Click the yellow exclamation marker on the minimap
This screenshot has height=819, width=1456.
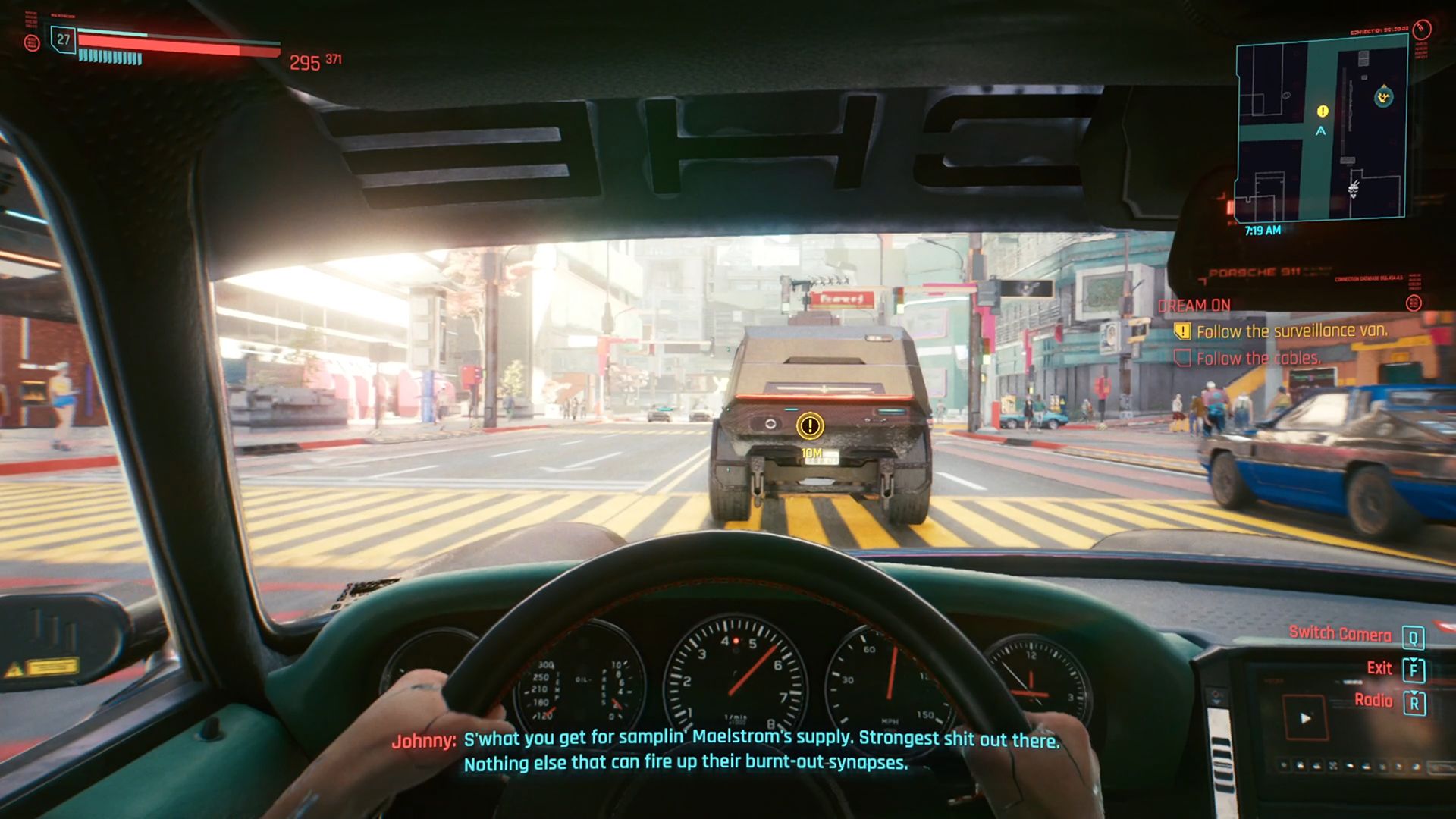pos(1322,111)
